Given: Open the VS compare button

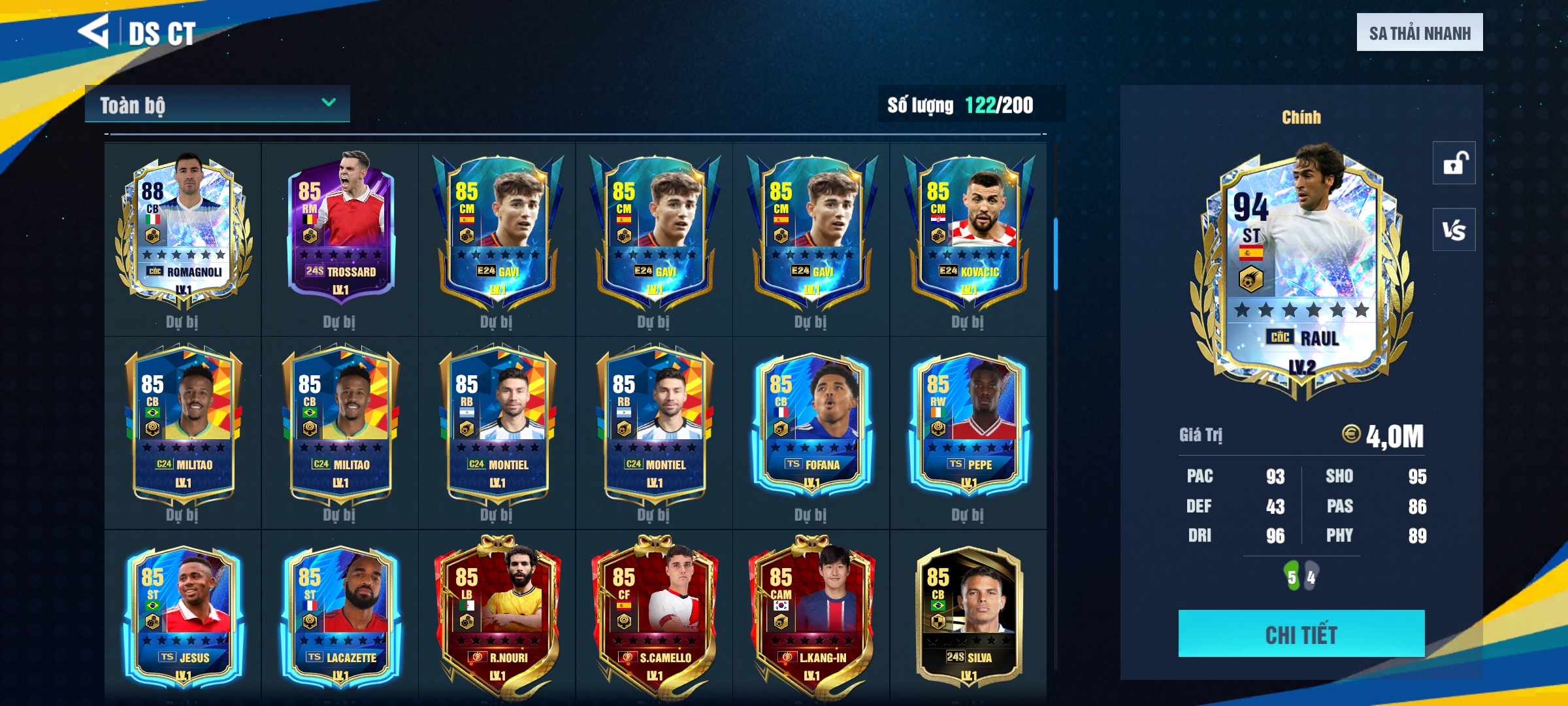Looking at the screenshot, I should click(x=1454, y=229).
